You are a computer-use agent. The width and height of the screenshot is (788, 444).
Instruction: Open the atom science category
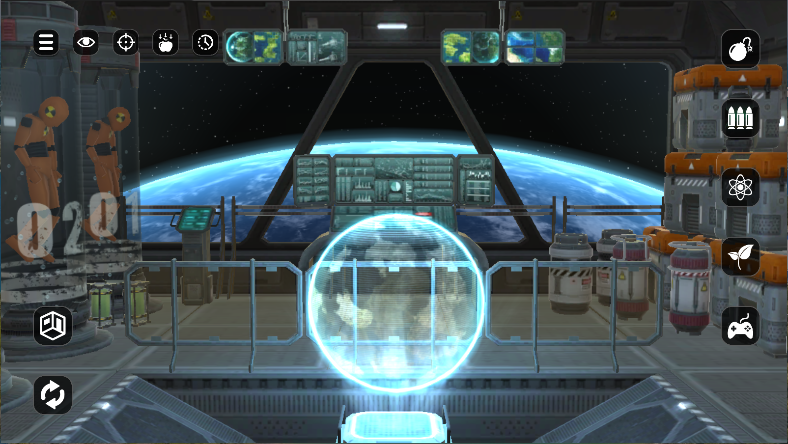coord(740,187)
